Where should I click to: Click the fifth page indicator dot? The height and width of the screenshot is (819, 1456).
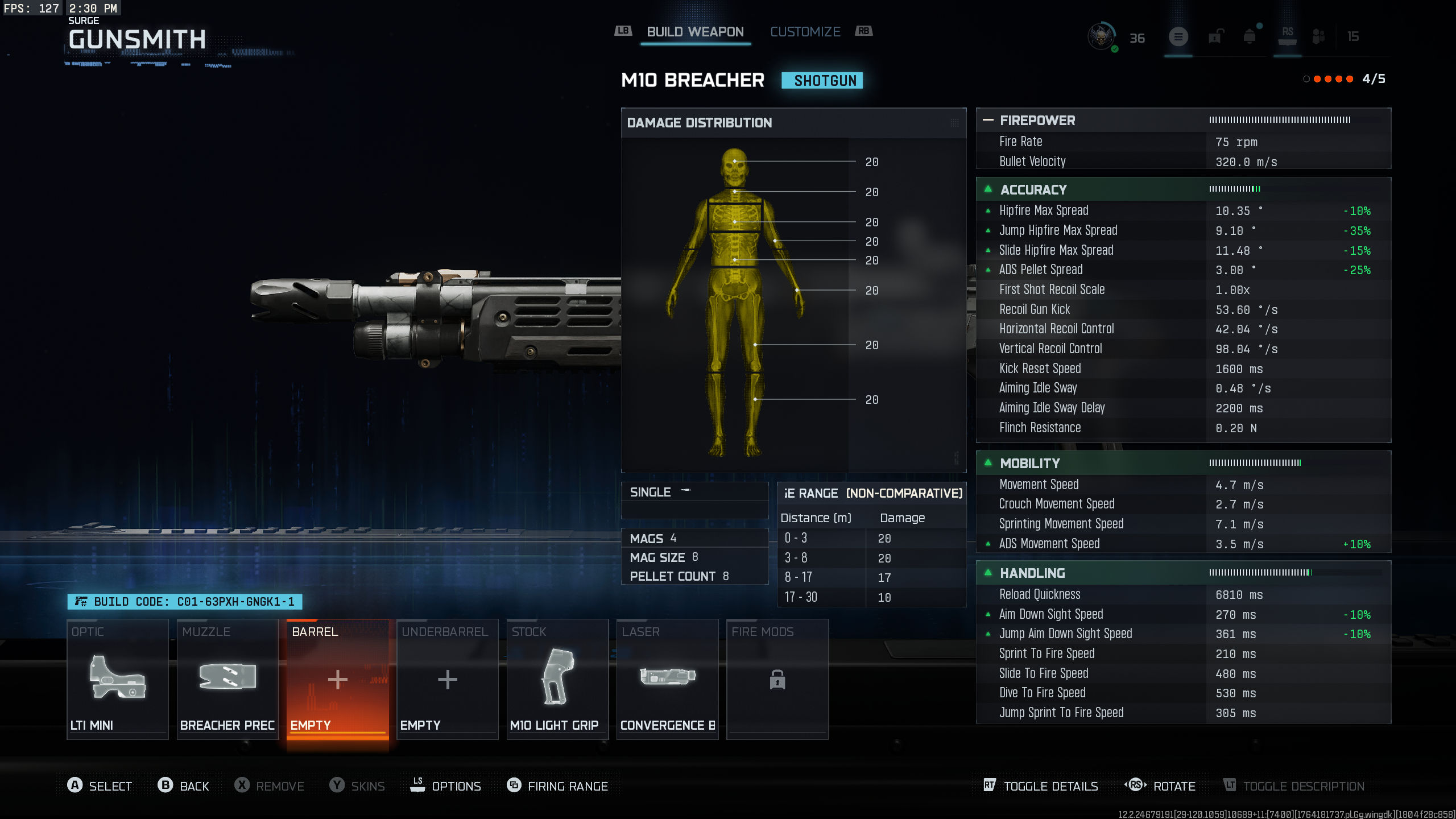(x=1350, y=80)
